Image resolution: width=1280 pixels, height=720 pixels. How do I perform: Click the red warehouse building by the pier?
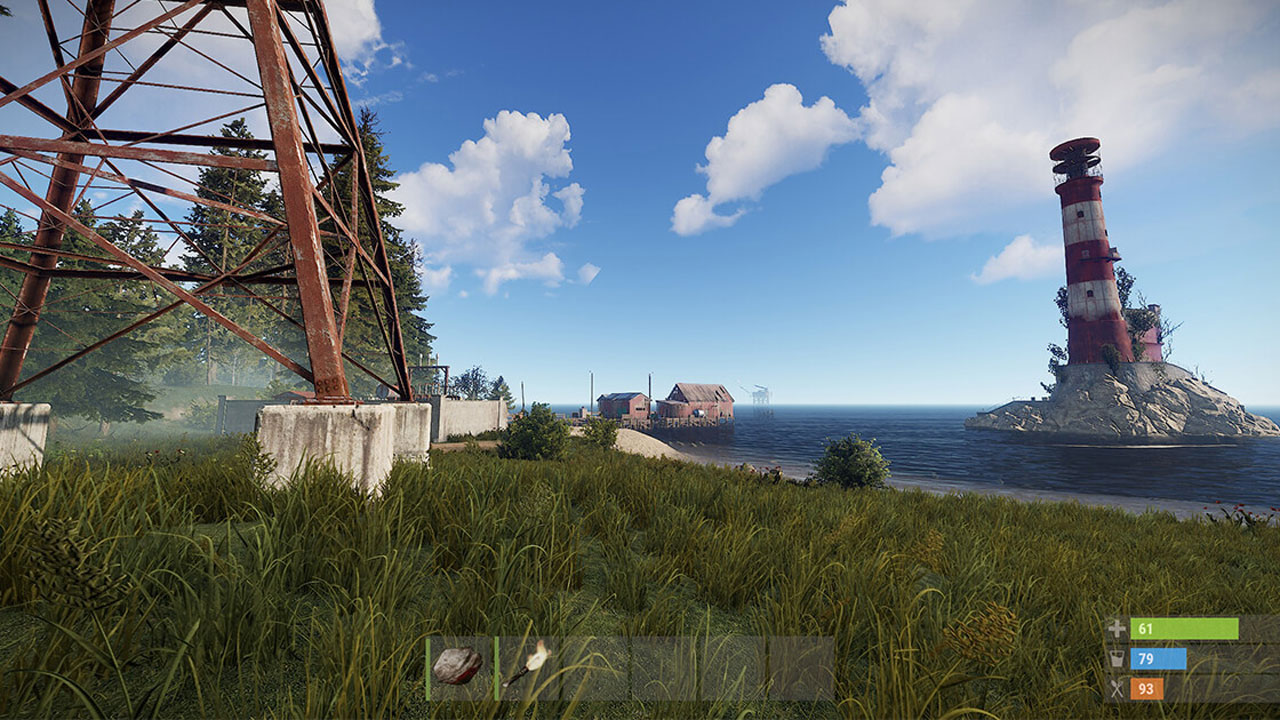tap(700, 398)
